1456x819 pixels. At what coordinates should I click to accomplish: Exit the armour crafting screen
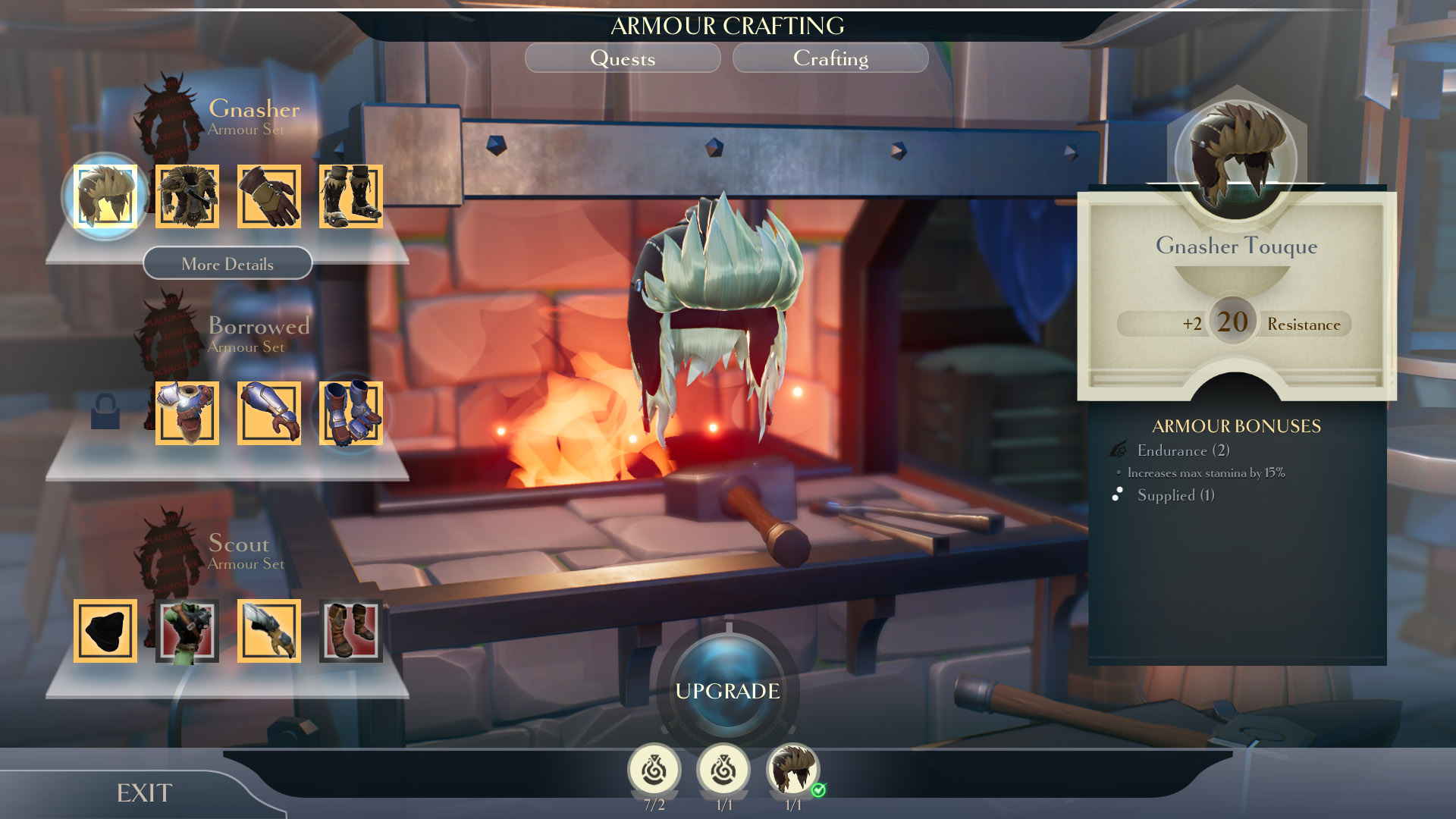144,793
